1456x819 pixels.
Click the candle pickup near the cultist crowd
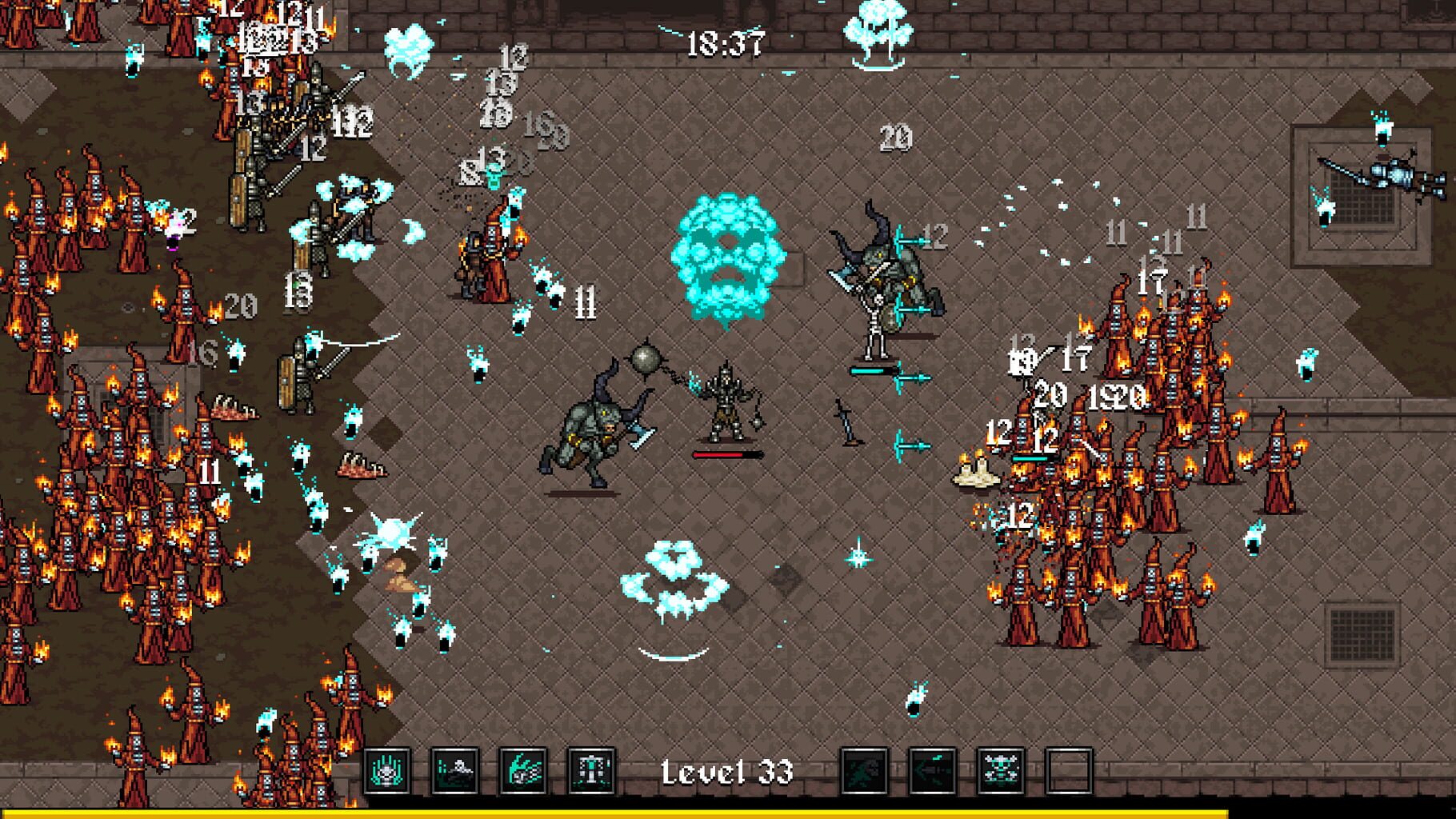click(x=978, y=468)
